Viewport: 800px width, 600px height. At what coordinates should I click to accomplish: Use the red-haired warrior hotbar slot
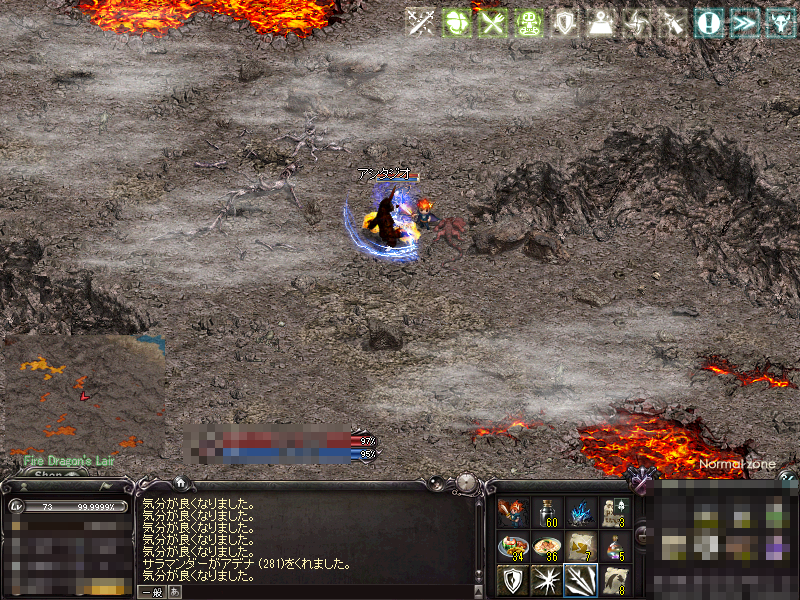[512, 513]
